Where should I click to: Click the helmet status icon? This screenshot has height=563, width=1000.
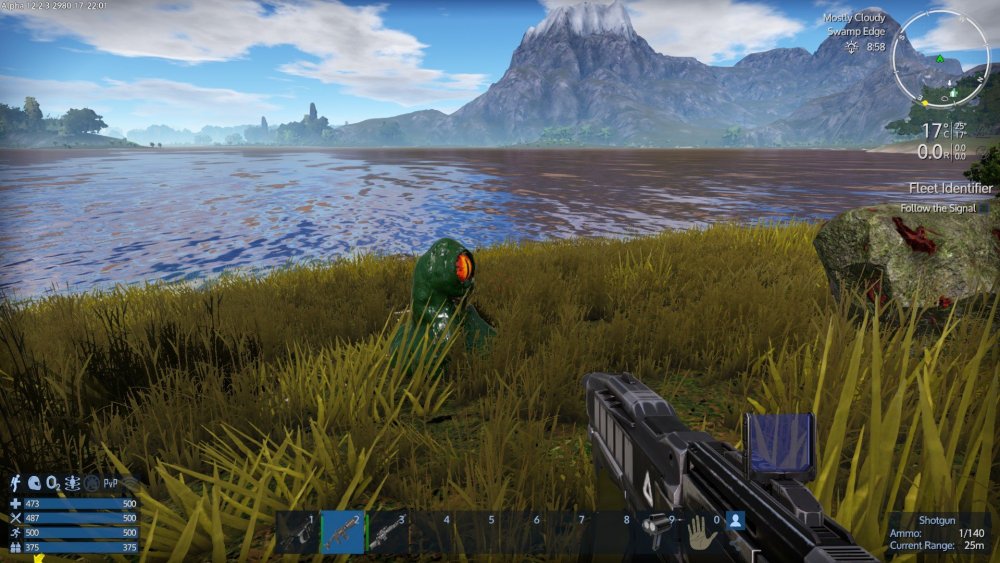33,482
